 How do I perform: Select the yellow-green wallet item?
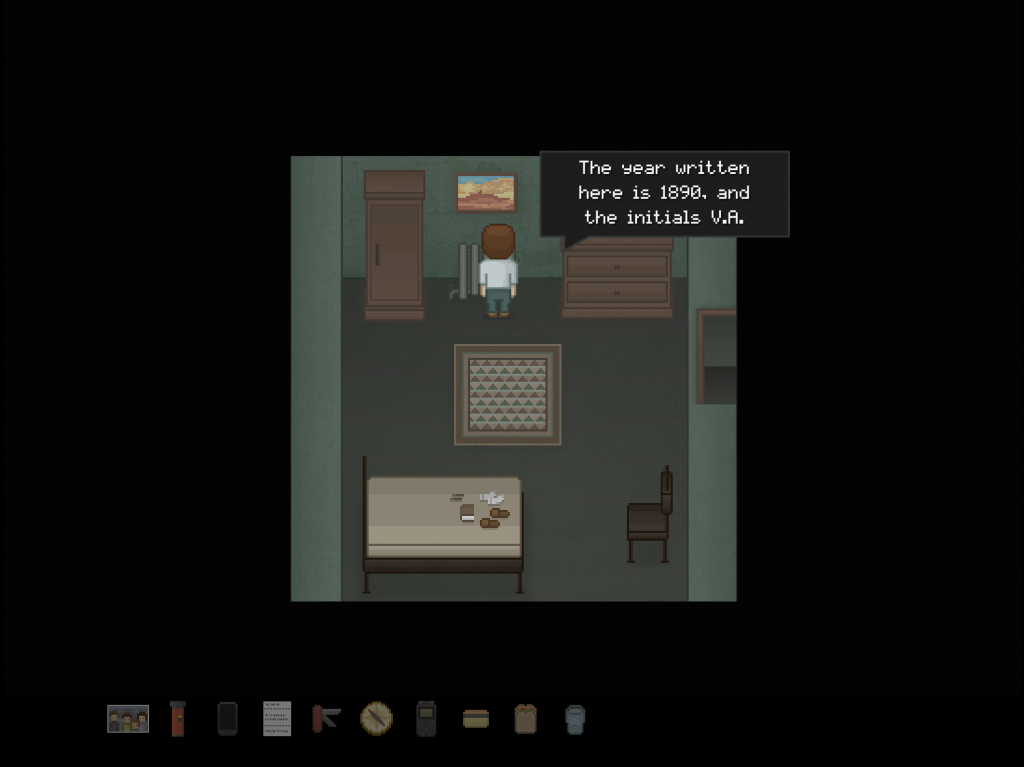(x=476, y=718)
